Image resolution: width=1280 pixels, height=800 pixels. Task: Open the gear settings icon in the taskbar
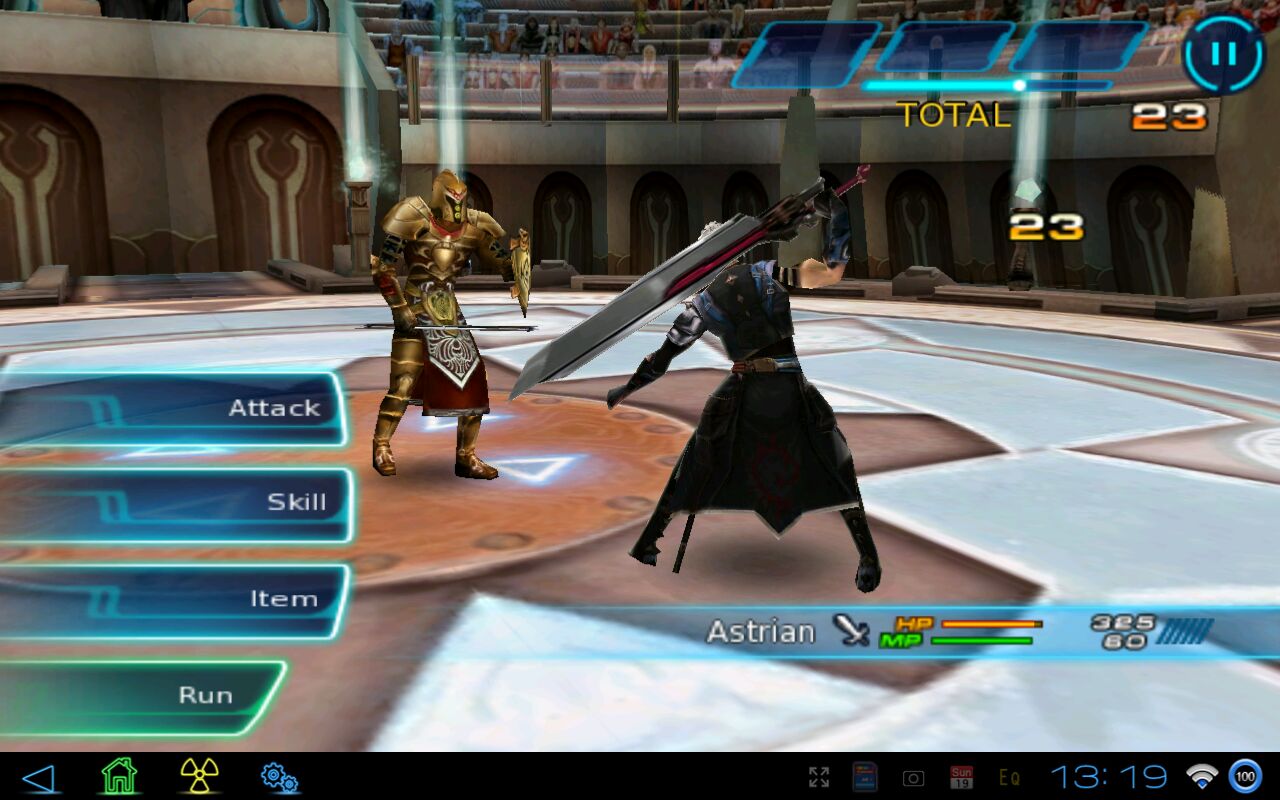click(279, 777)
